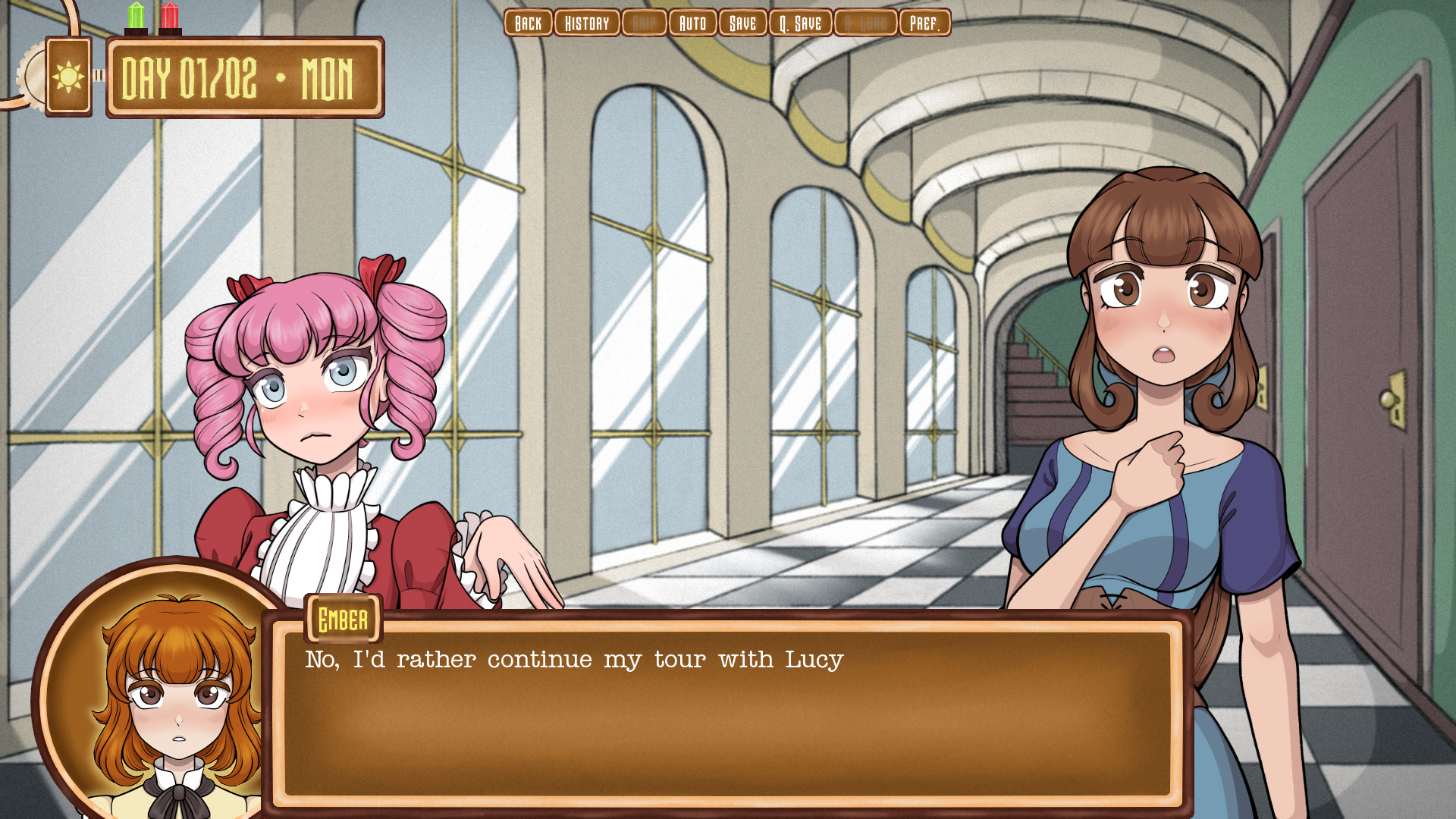
Task: Click the Q. Save quick-save button
Action: coord(799,23)
